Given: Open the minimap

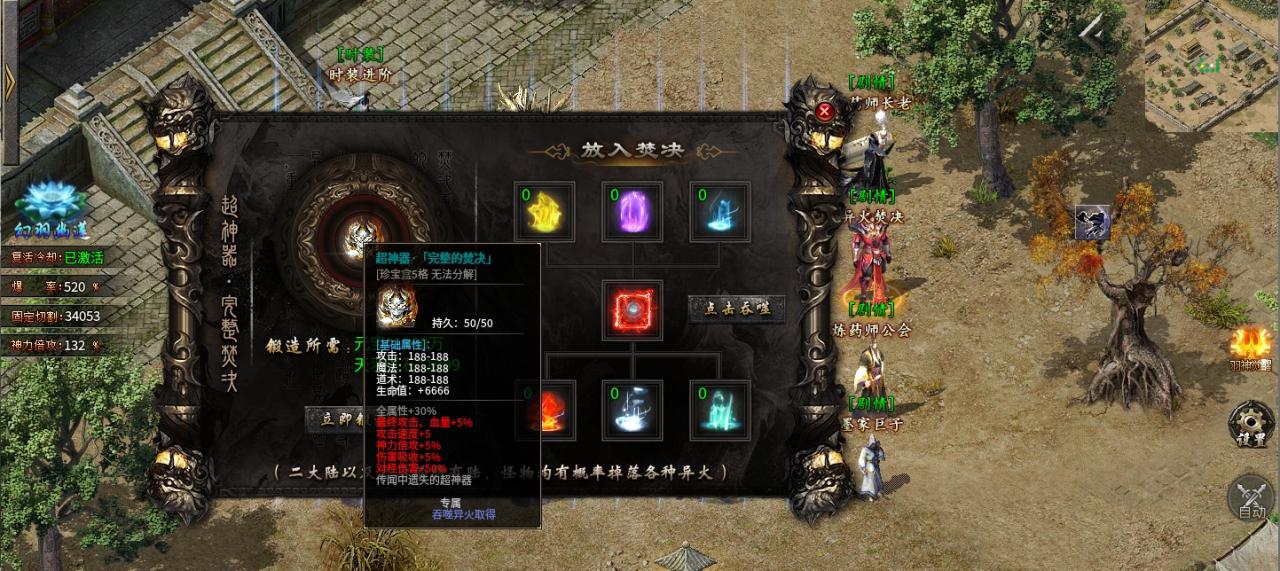Looking at the screenshot, I should click(1212, 65).
